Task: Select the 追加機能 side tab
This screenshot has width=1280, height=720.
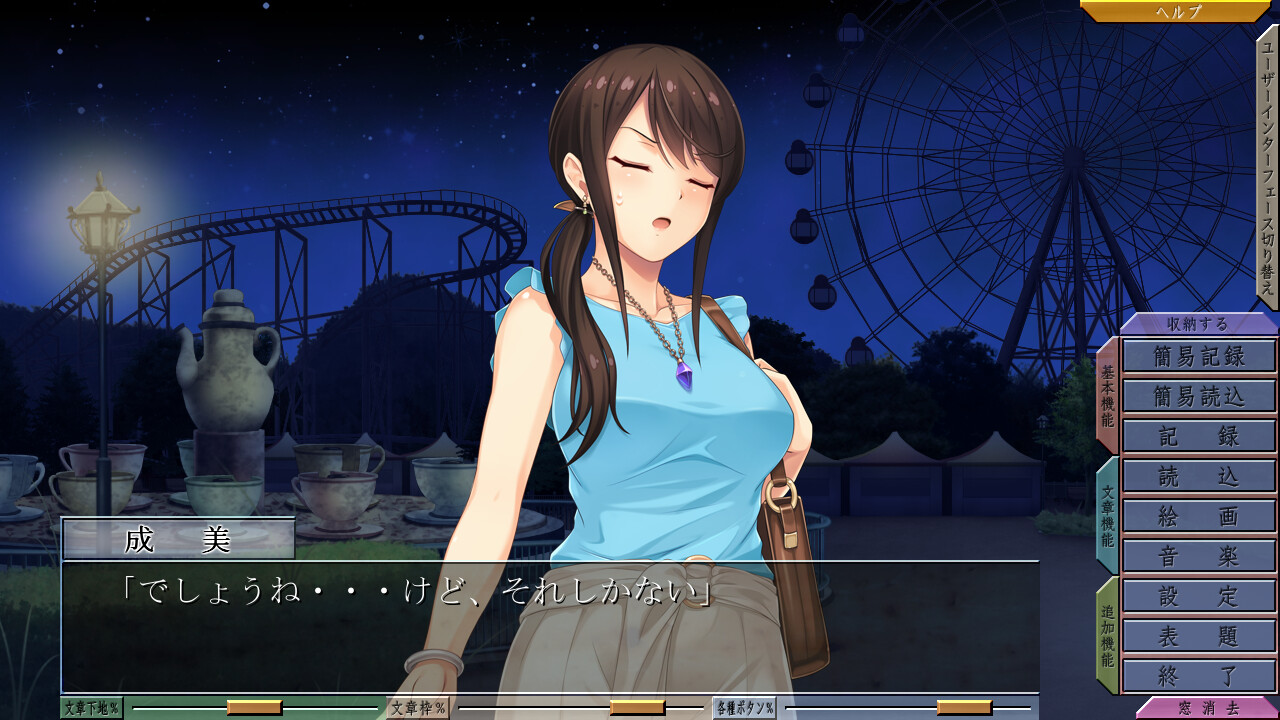Action: click(x=1107, y=635)
